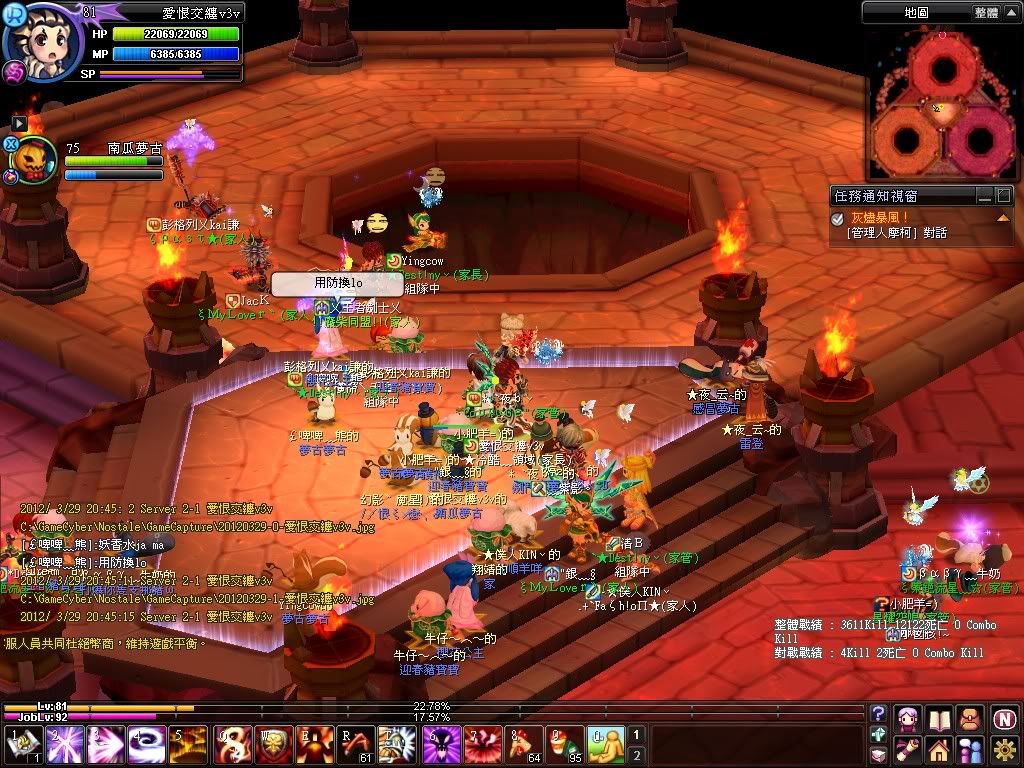Image resolution: width=1024 pixels, height=768 pixels.
Task: Minimize the 任務通知視窗 quest window
Action: pos(986,196)
